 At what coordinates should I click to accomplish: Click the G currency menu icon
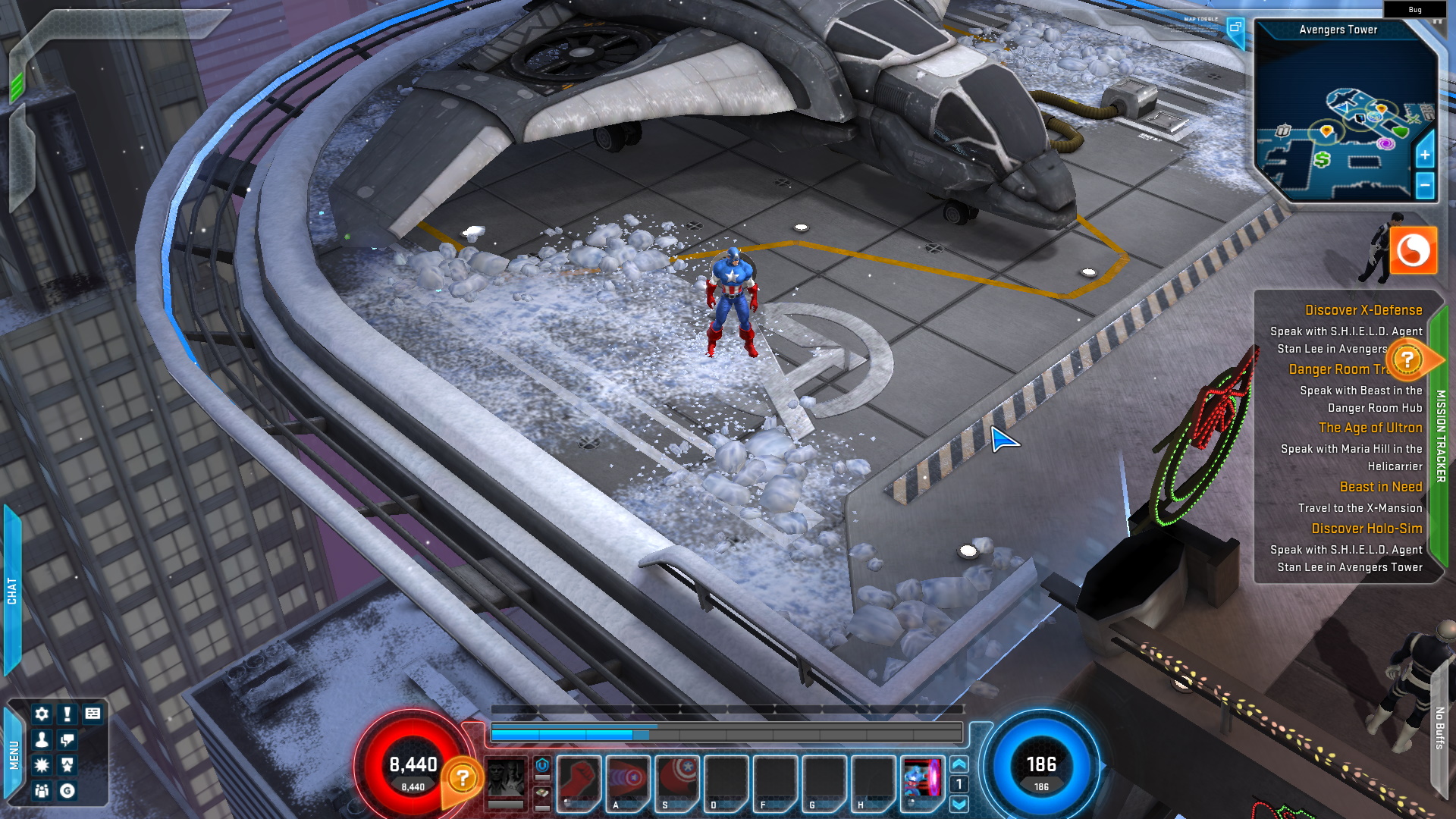pos(67,791)
